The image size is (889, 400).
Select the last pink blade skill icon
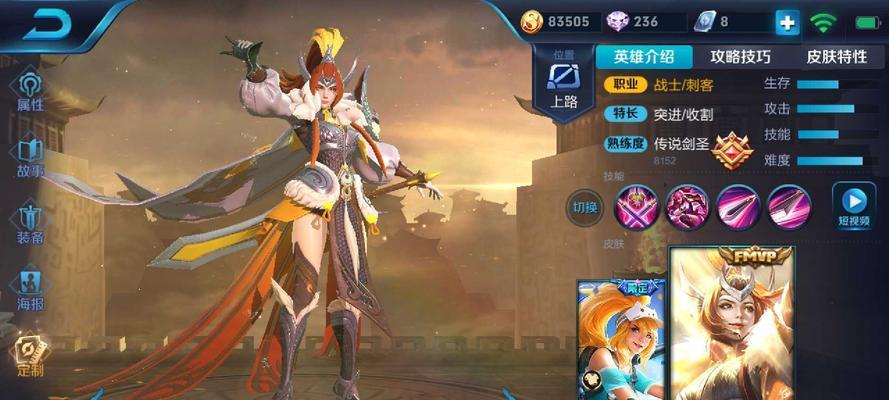[x=789, y=206]
